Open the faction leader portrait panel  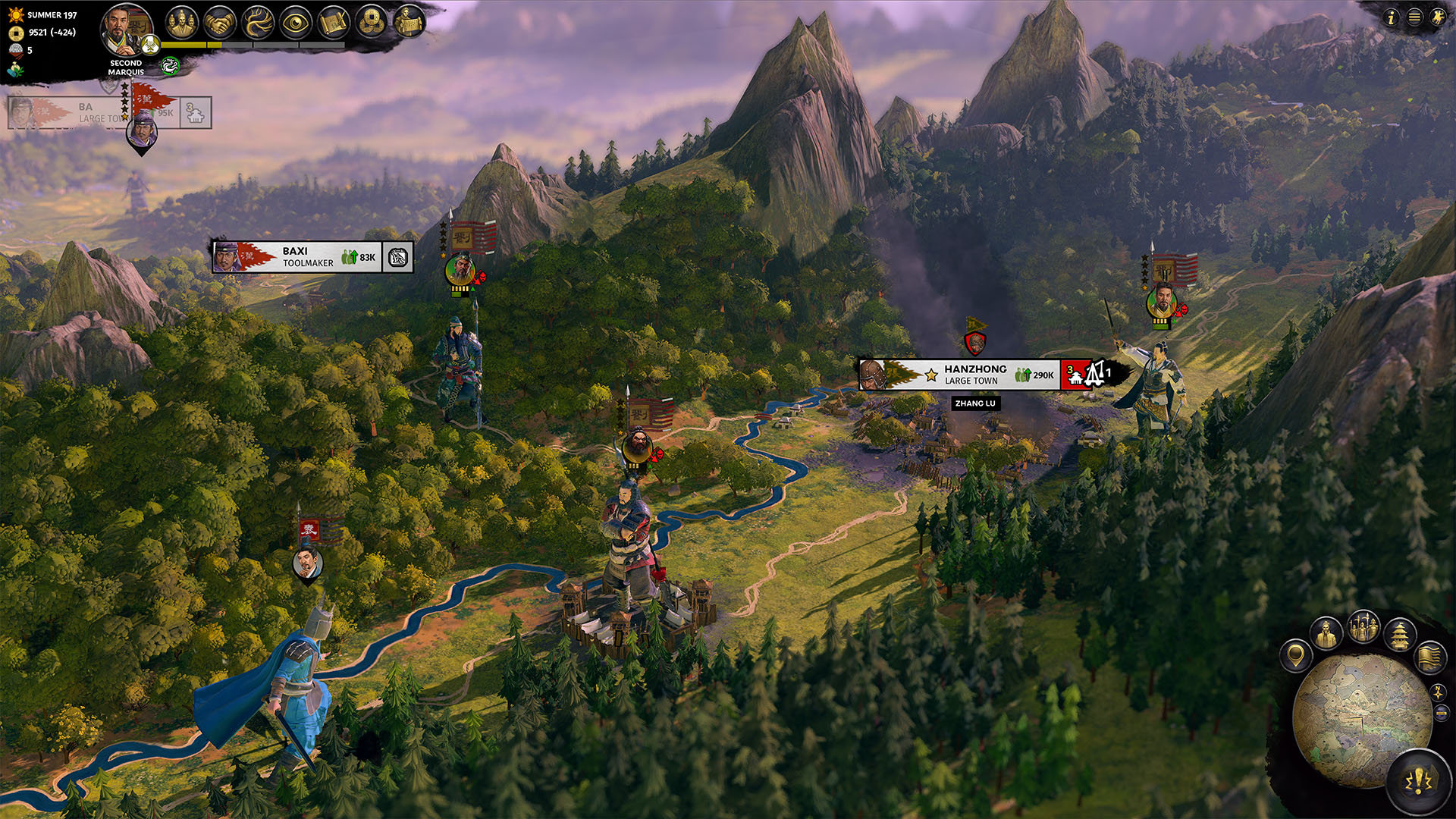pyautogui.click(x=124, y=30)
